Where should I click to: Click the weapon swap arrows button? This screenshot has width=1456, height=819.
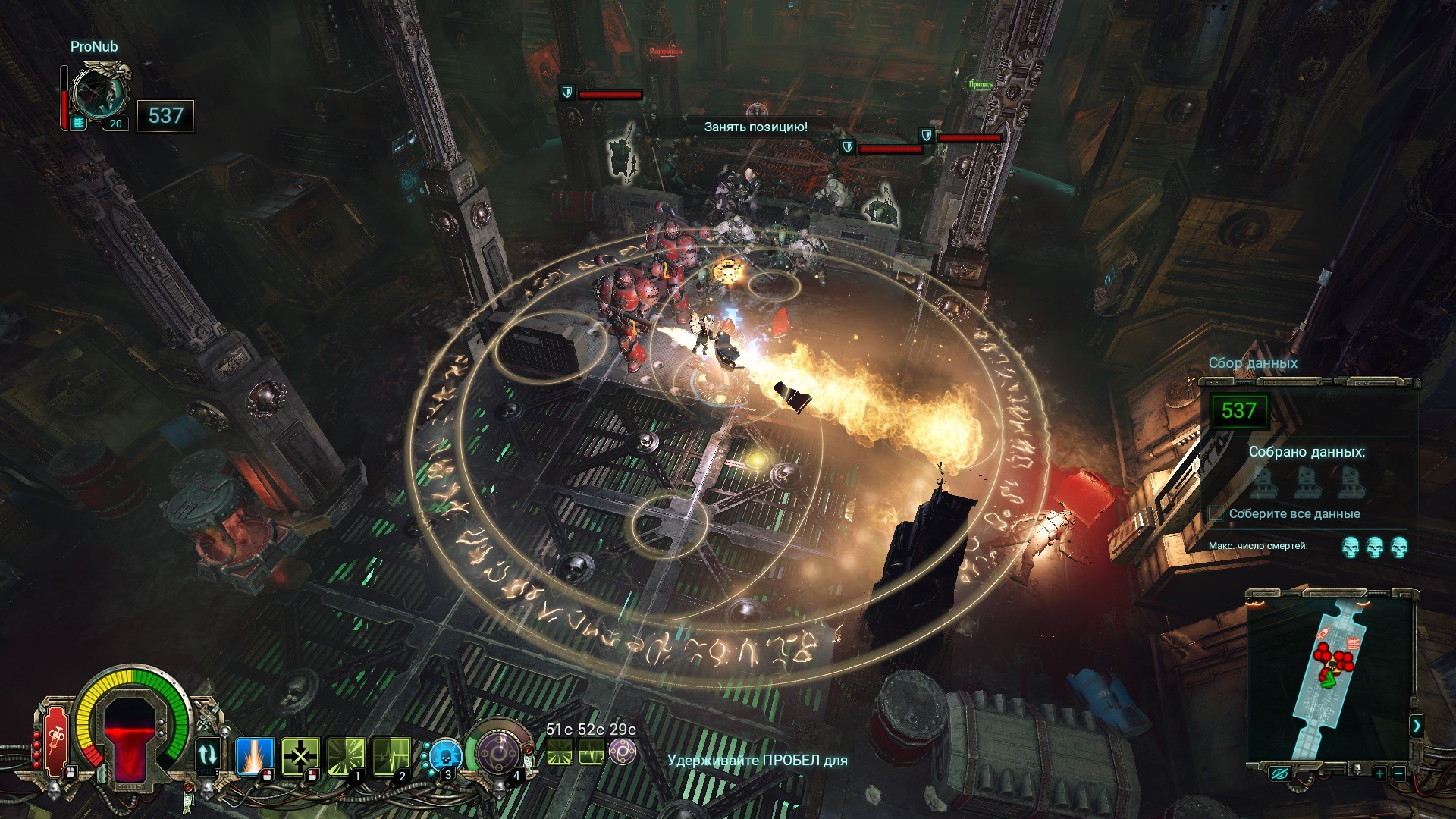[x=208, y=755]
